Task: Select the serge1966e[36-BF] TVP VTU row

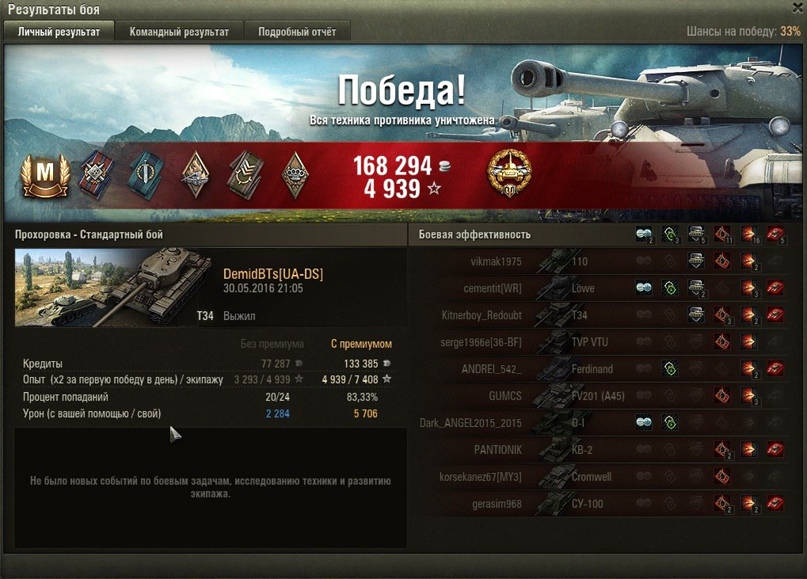Action: click(x=600, y=342)
